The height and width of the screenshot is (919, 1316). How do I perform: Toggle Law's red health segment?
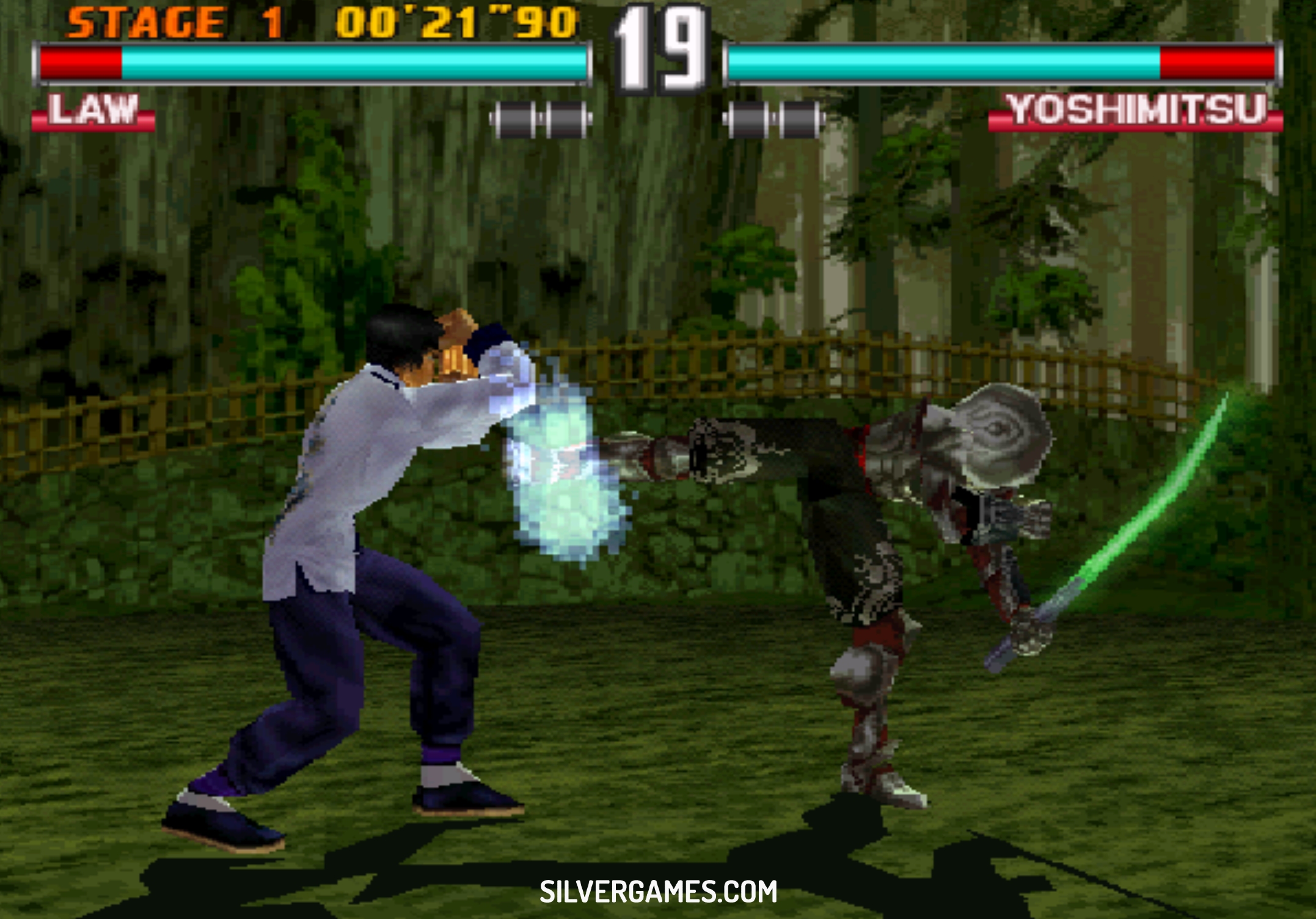tap(79, 61)
